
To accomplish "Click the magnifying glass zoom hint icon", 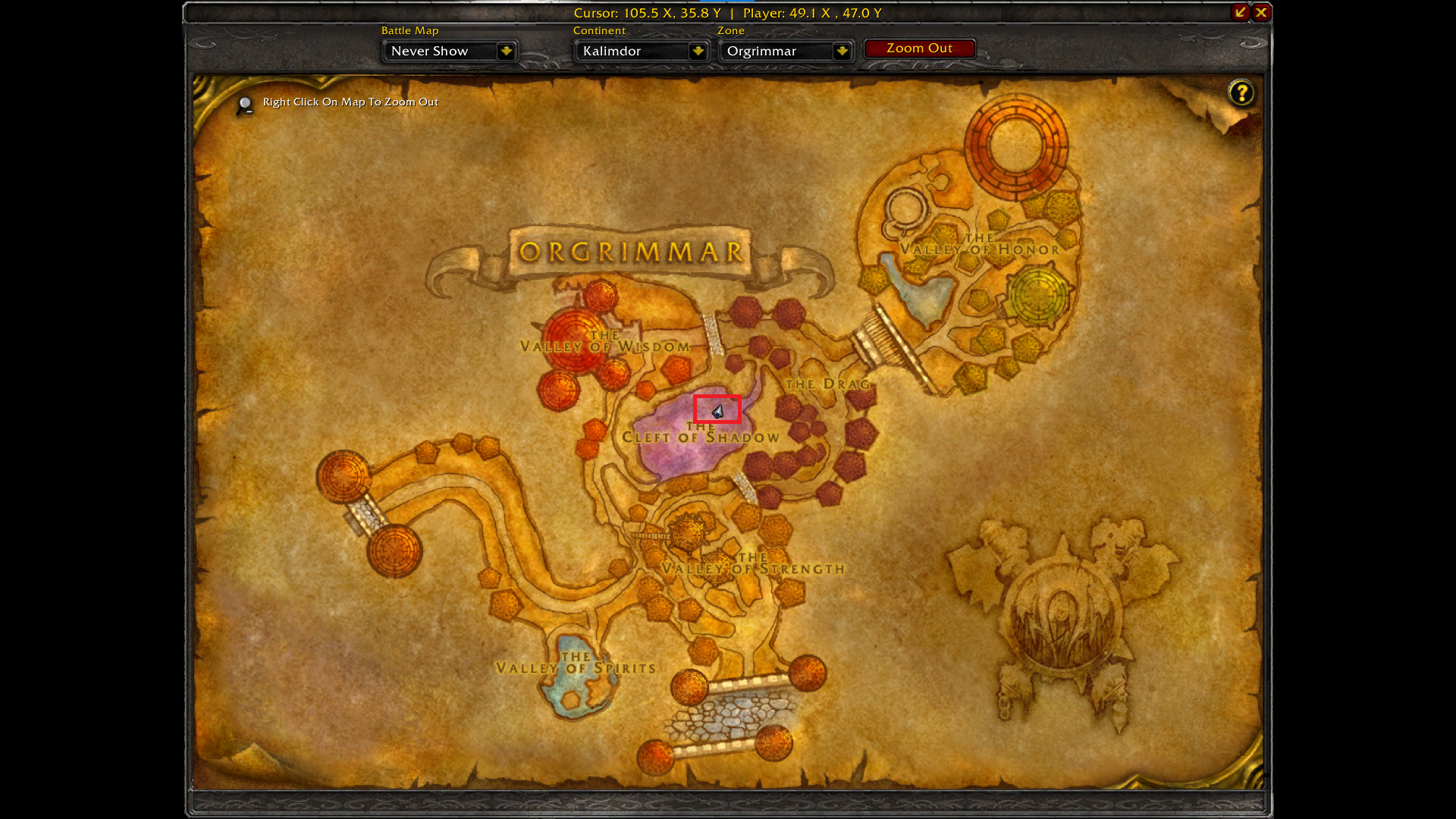I will [245, 105].
